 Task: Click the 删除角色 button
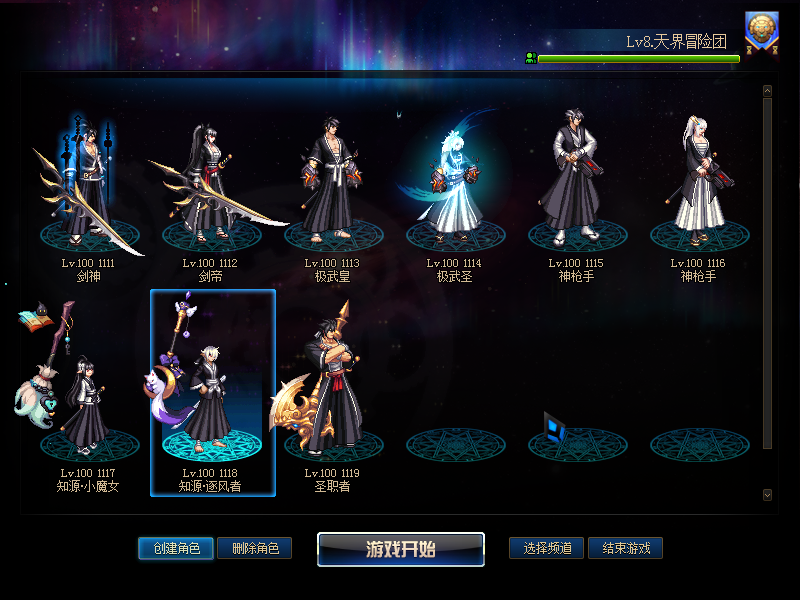[254, 548]
